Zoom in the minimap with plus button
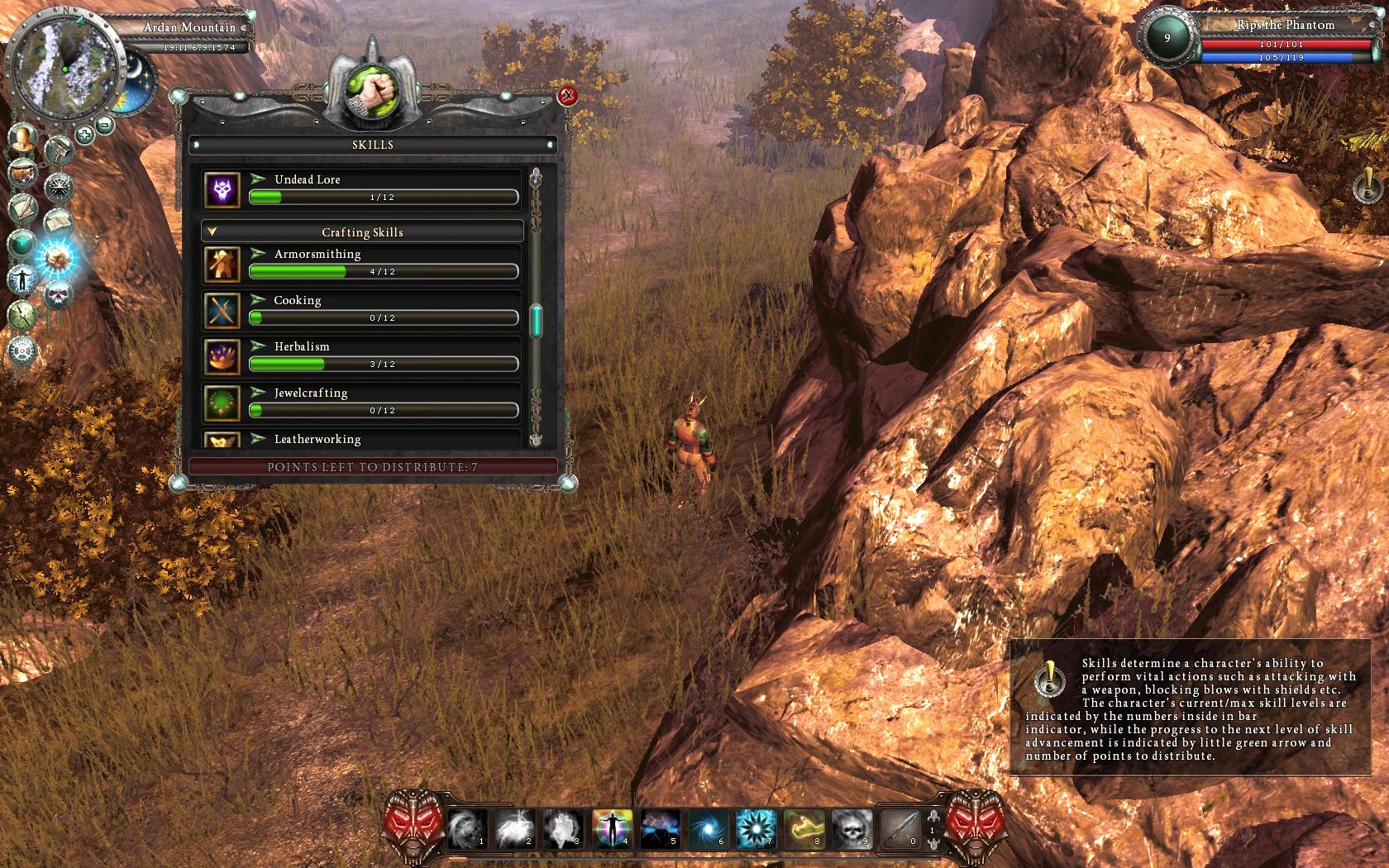The height and width of the screenshot is (868, 1389). (84, 135)
